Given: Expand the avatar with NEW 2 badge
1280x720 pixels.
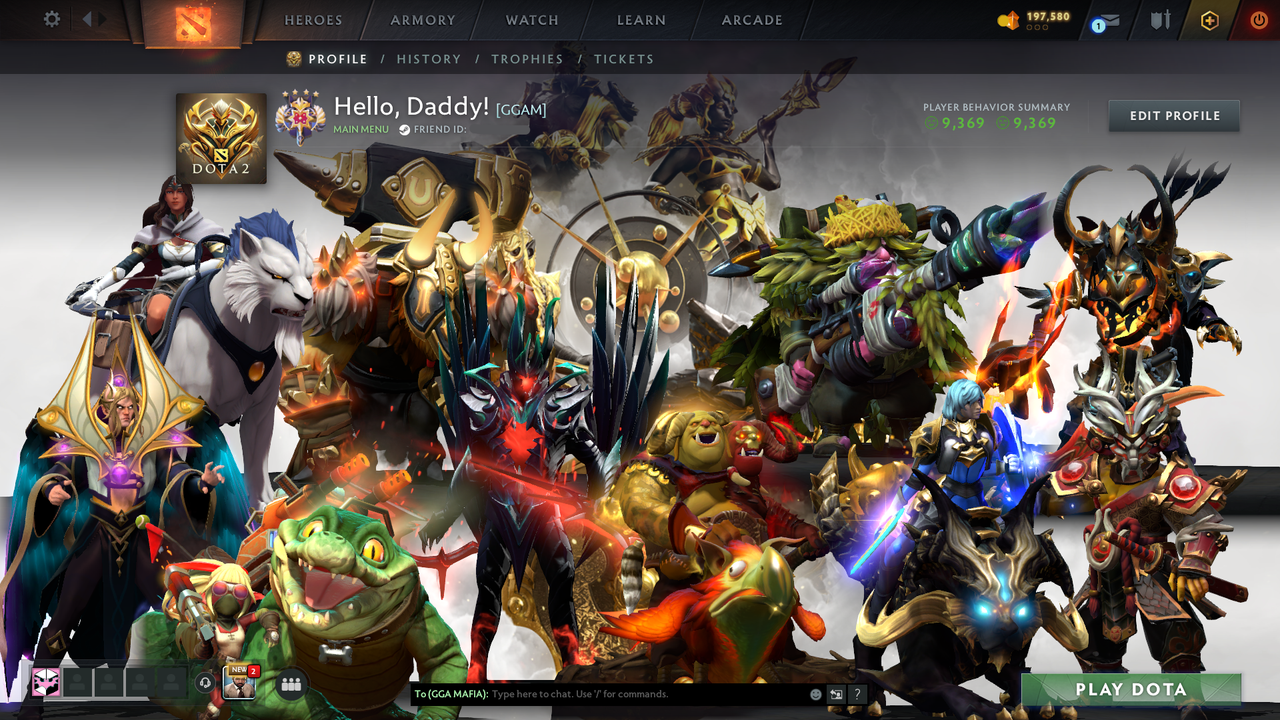Looking at the screenshot, I should 238,685.
